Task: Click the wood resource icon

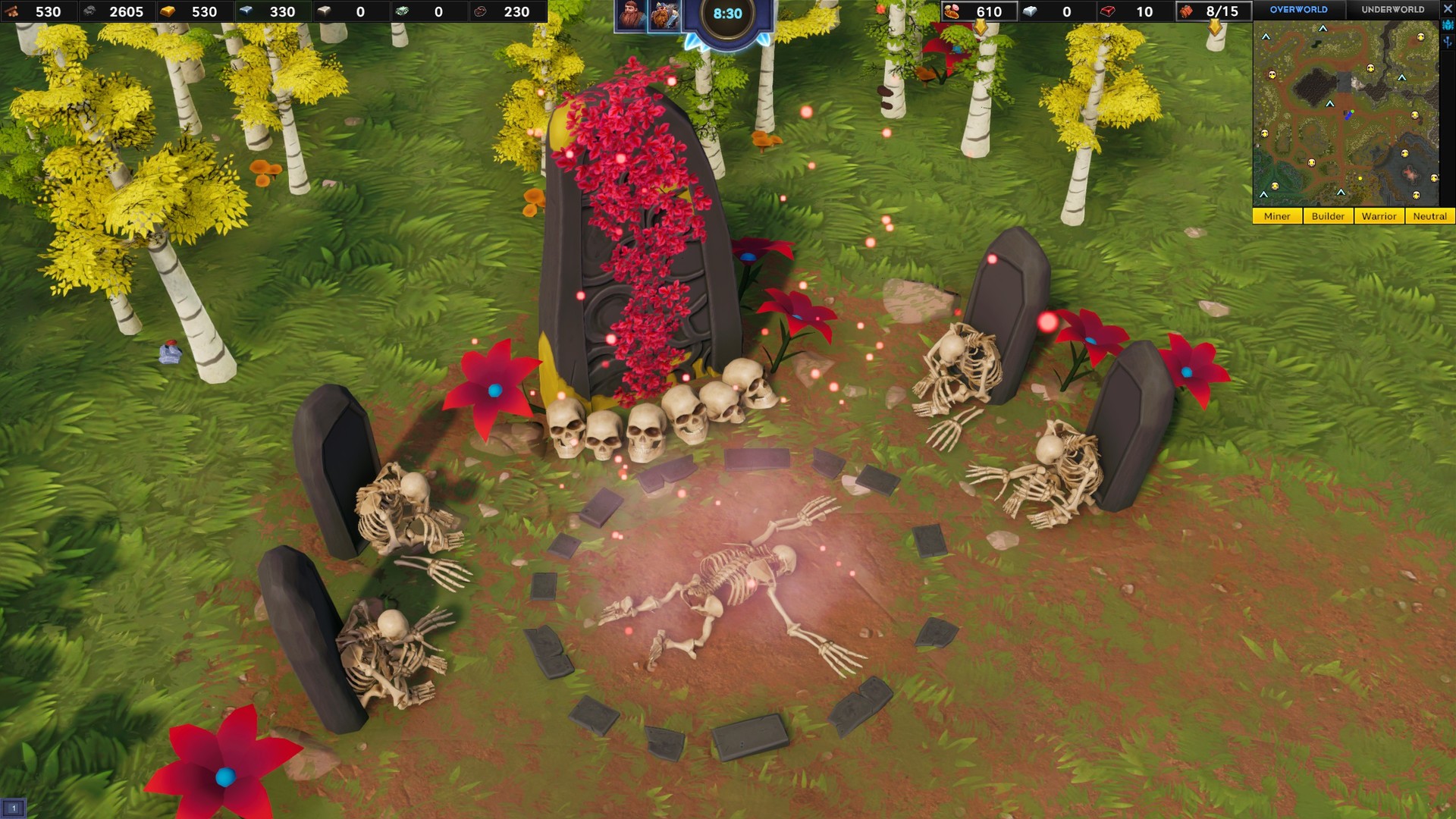Action: pos(11,11)
